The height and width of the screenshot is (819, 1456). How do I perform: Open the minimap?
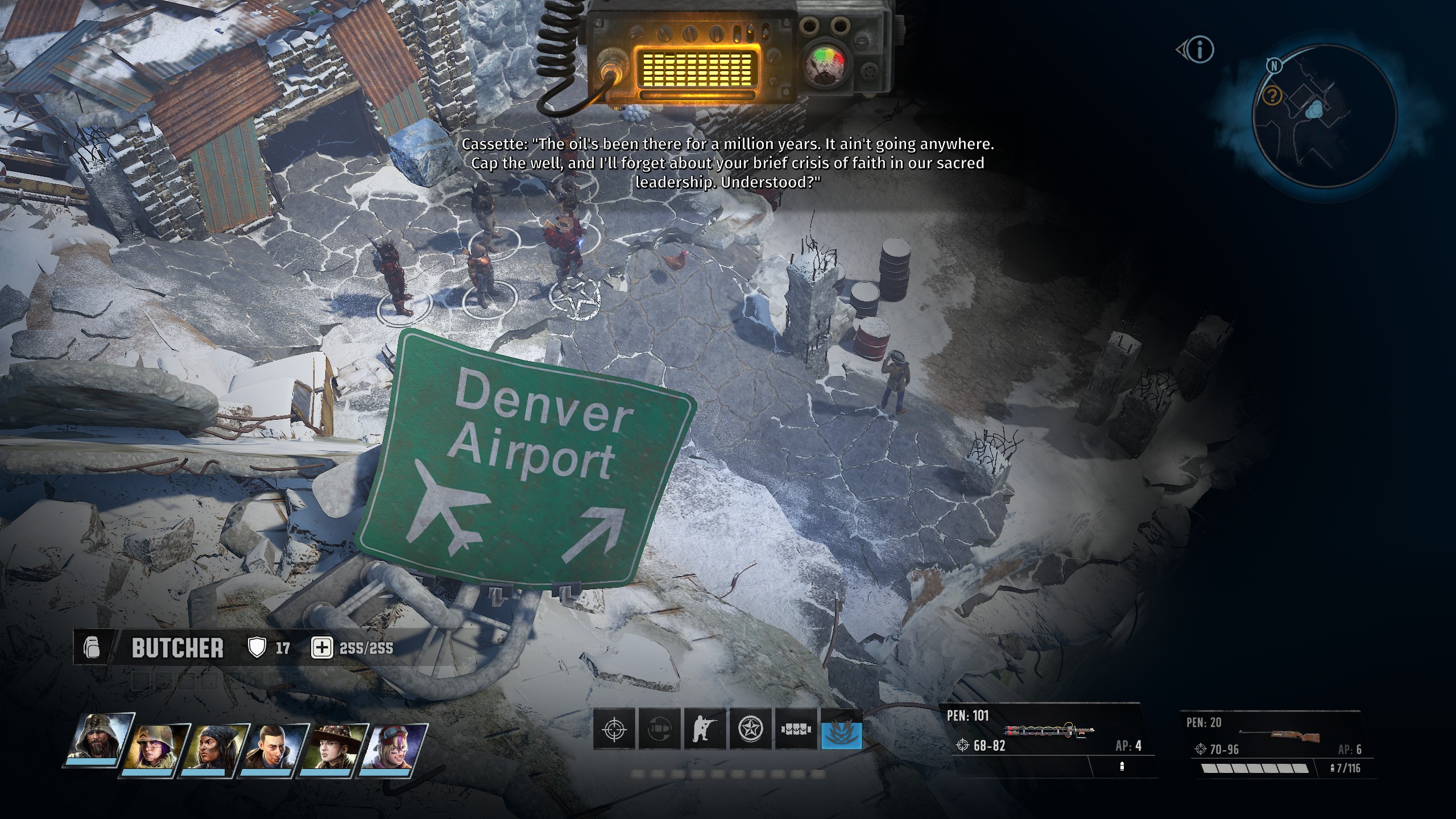coord(1325,117)
